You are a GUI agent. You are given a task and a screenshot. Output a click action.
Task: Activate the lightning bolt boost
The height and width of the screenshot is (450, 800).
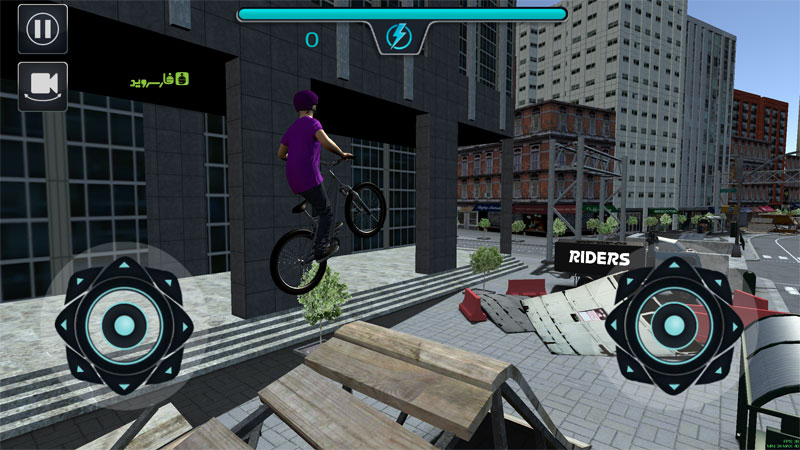tap(401, 37)
